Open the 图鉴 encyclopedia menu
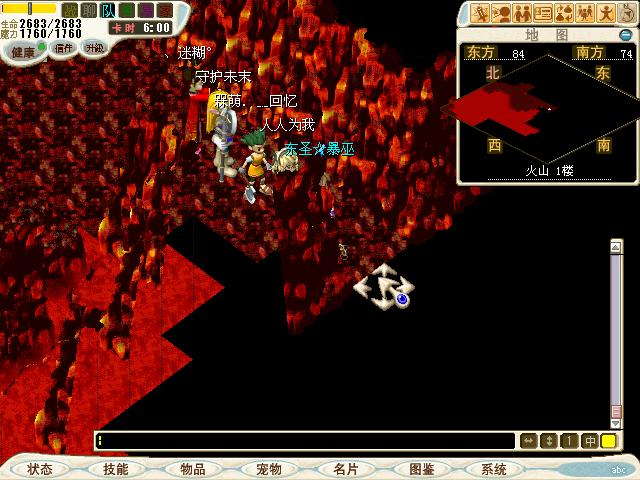 click(x=421, y=469)
